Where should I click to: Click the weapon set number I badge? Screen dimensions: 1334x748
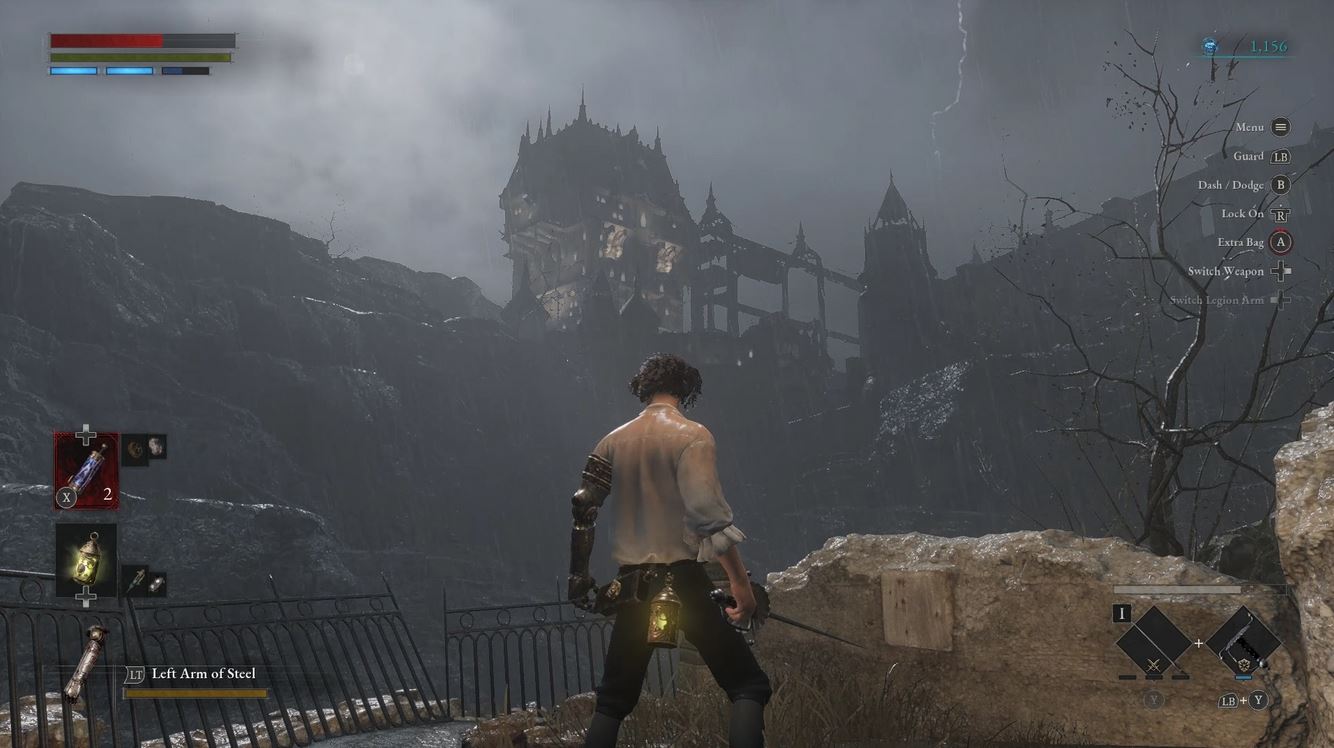click(1123, 613)
